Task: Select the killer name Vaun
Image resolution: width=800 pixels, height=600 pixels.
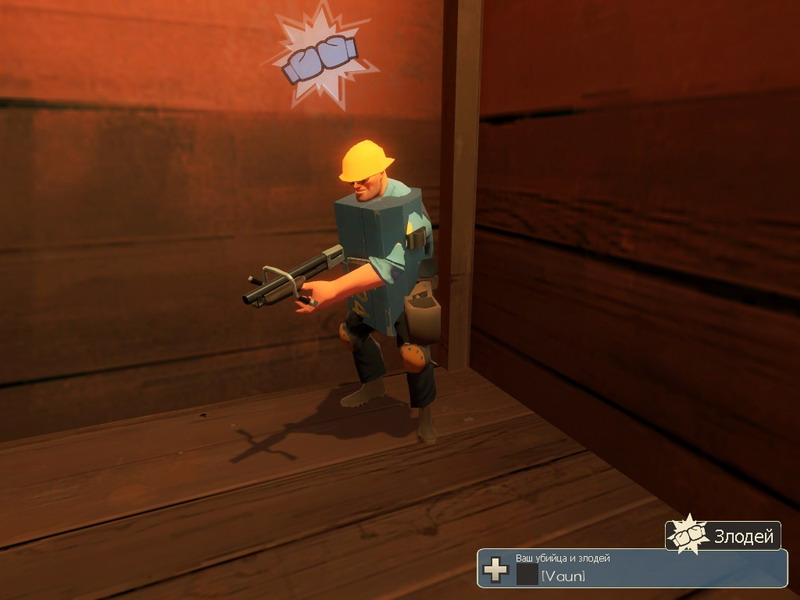Action: coord(563,575)
